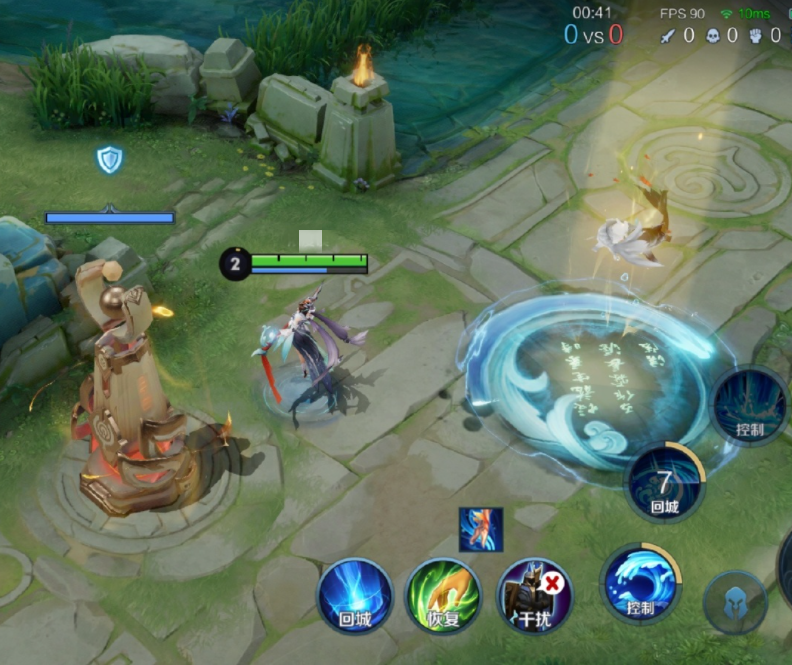Select the skill showing a 7 cooldown
Image resolution: width=792 pixels, height=665 pixels.
[665, 482]
